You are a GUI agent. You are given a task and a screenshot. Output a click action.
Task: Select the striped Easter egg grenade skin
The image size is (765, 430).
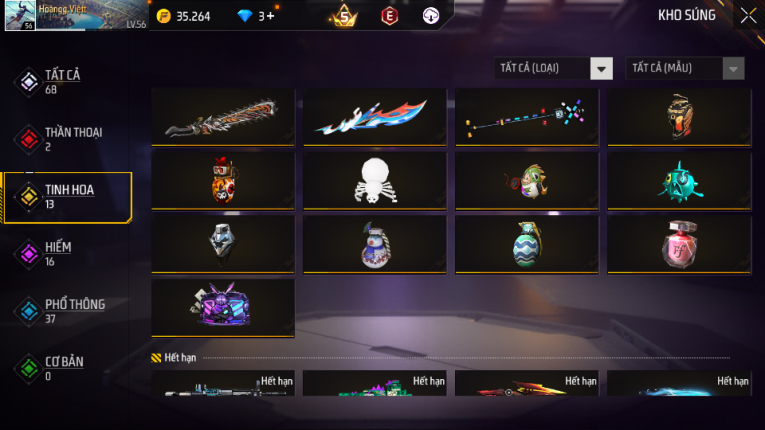[527, 244]
